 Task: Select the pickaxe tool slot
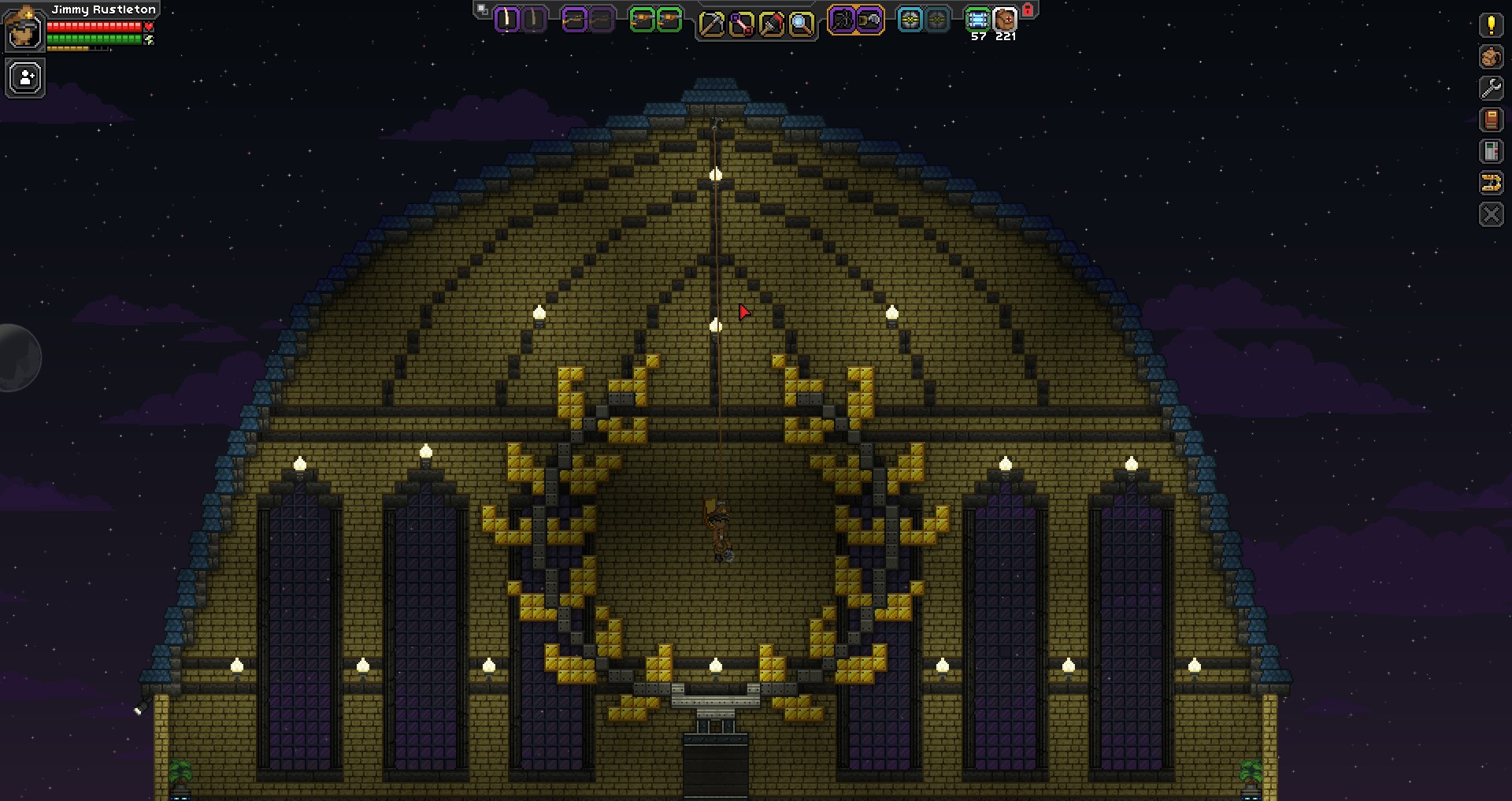[711, 24]
